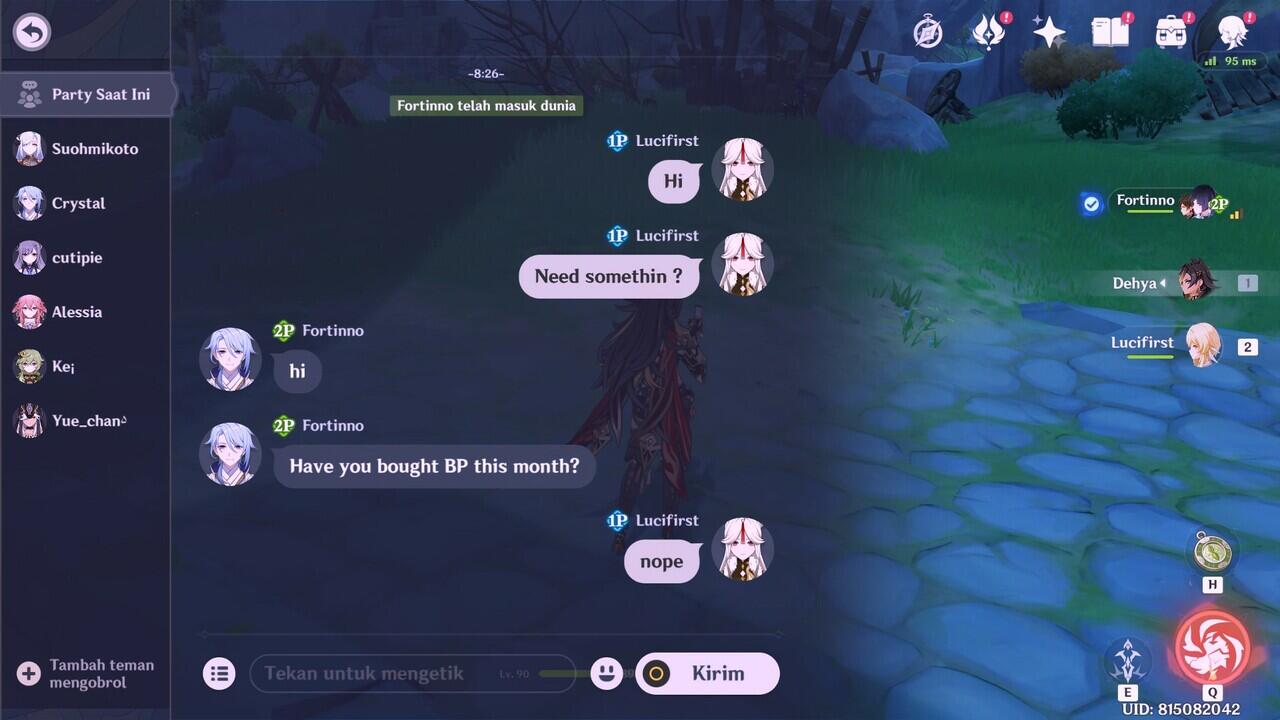Open the Paimon menu character icon
This screenshot has height=720, width=1280.
coord(1233,33)
